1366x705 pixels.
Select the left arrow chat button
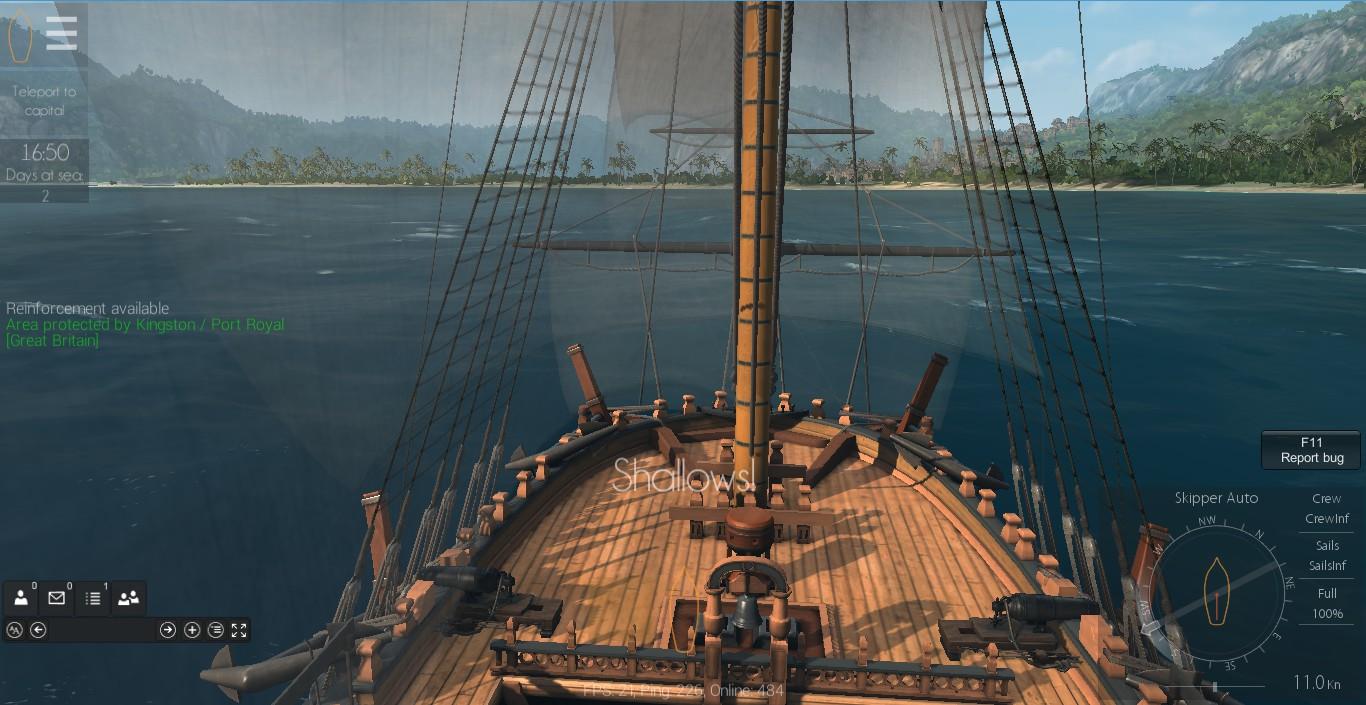point(38,630)
